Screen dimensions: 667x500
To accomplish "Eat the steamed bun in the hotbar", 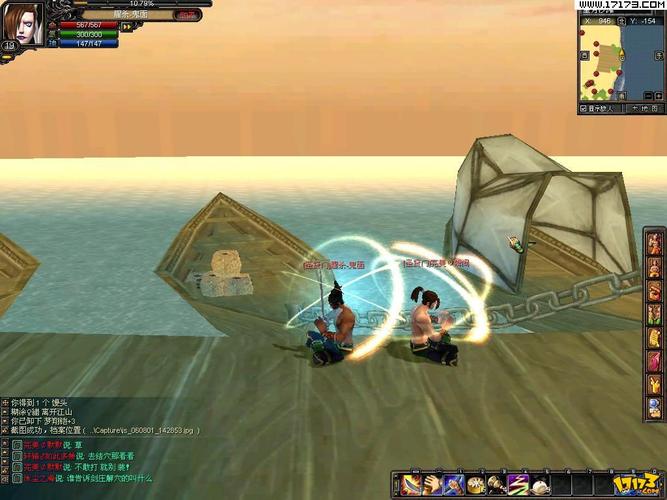I will (541, 484).
